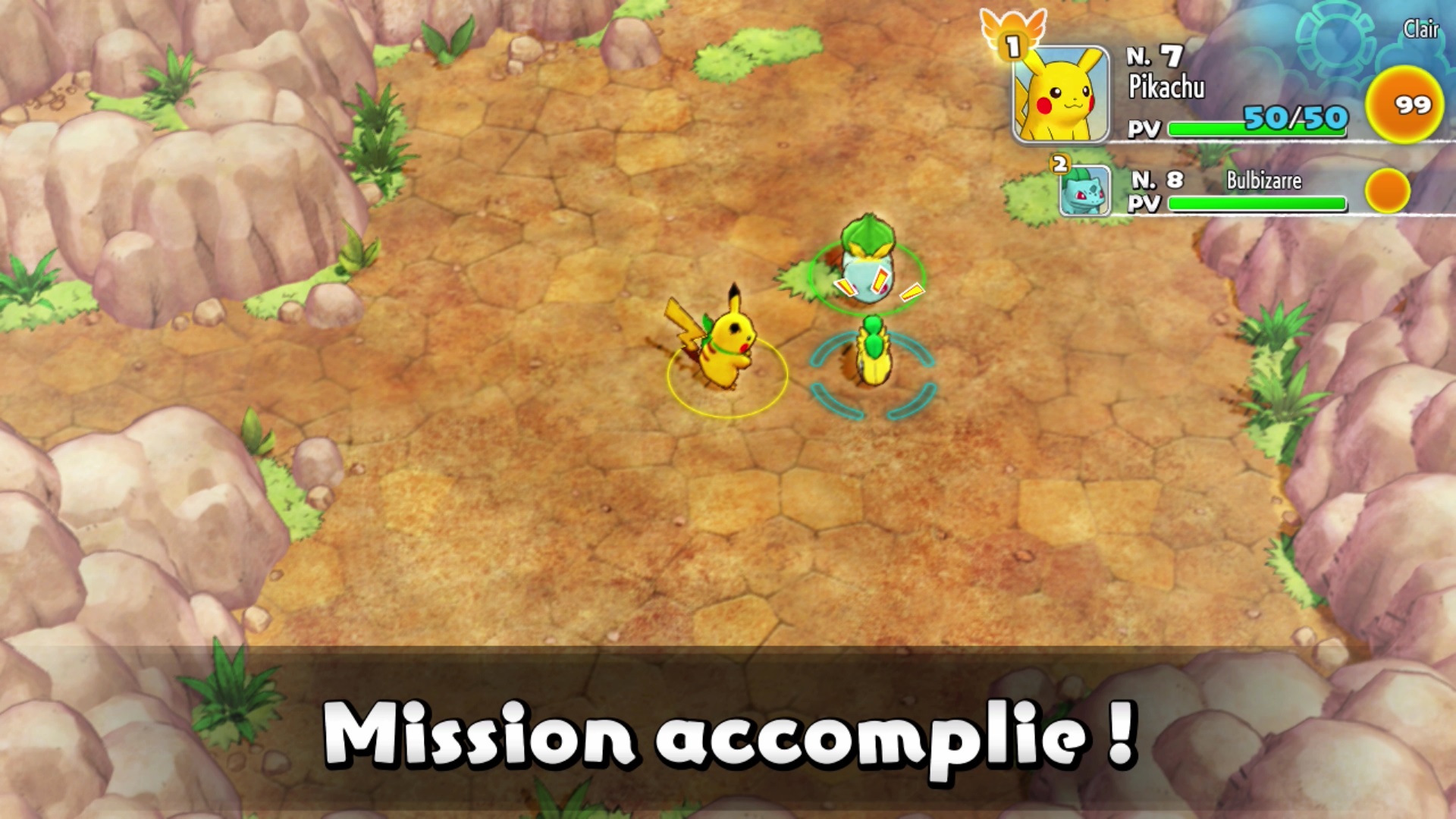Click the orange belly gauge showing 99
1456x819 pixels.
pyautogui.click(x=1404, y=105)
